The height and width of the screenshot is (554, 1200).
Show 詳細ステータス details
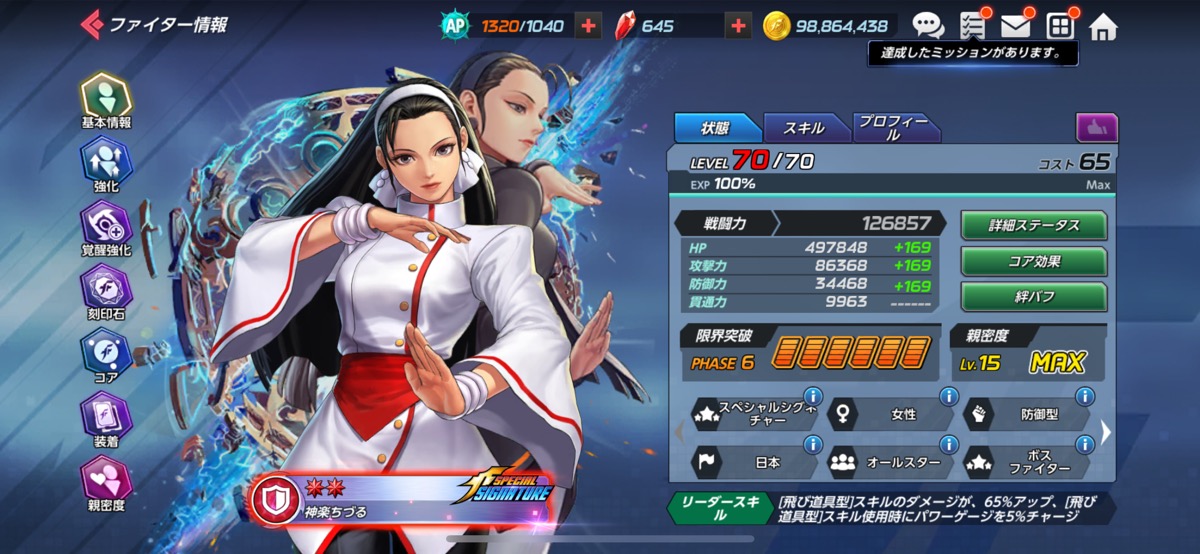point(1034,226)
